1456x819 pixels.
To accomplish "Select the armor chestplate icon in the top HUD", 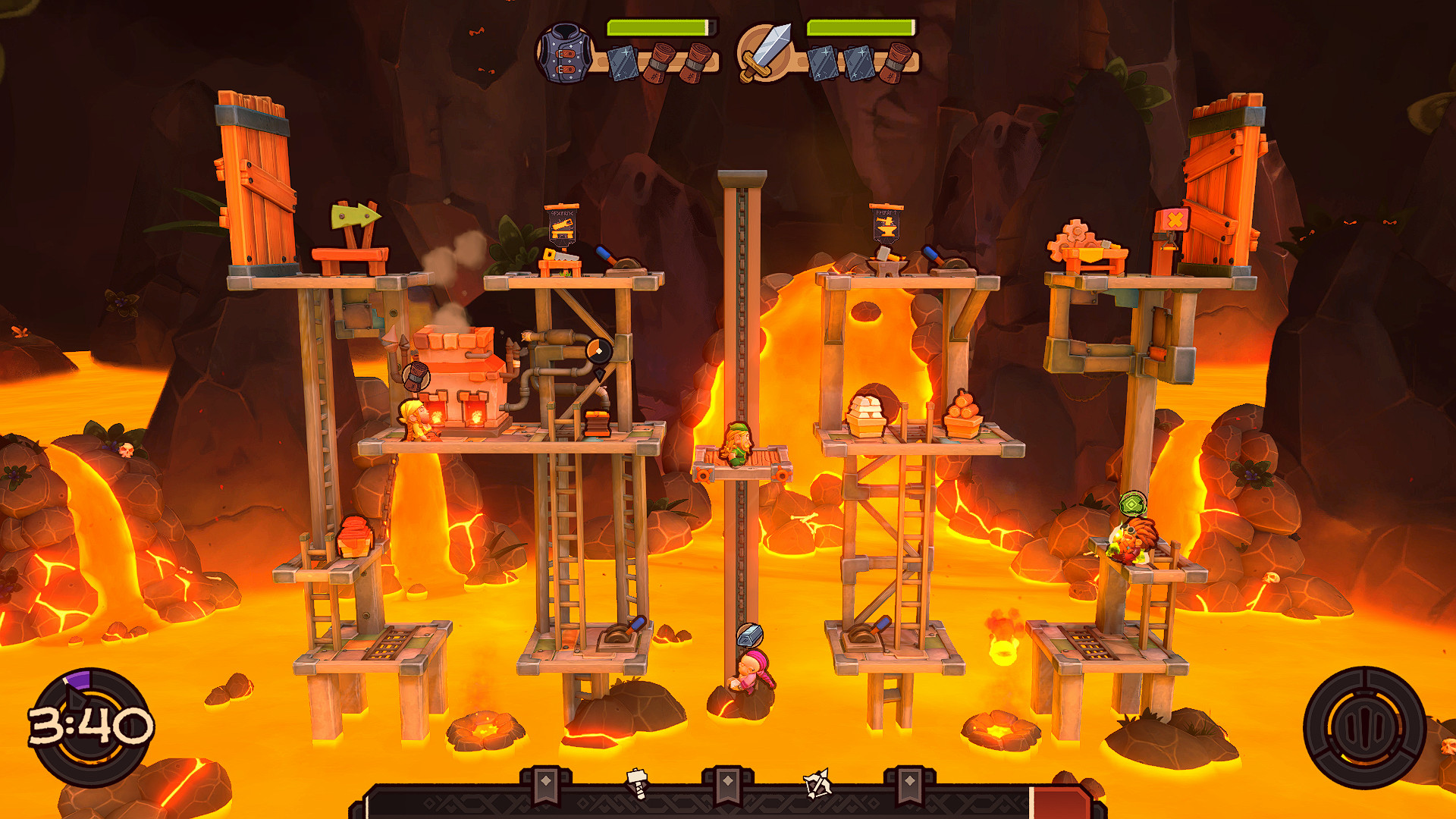I will [565, 52].
